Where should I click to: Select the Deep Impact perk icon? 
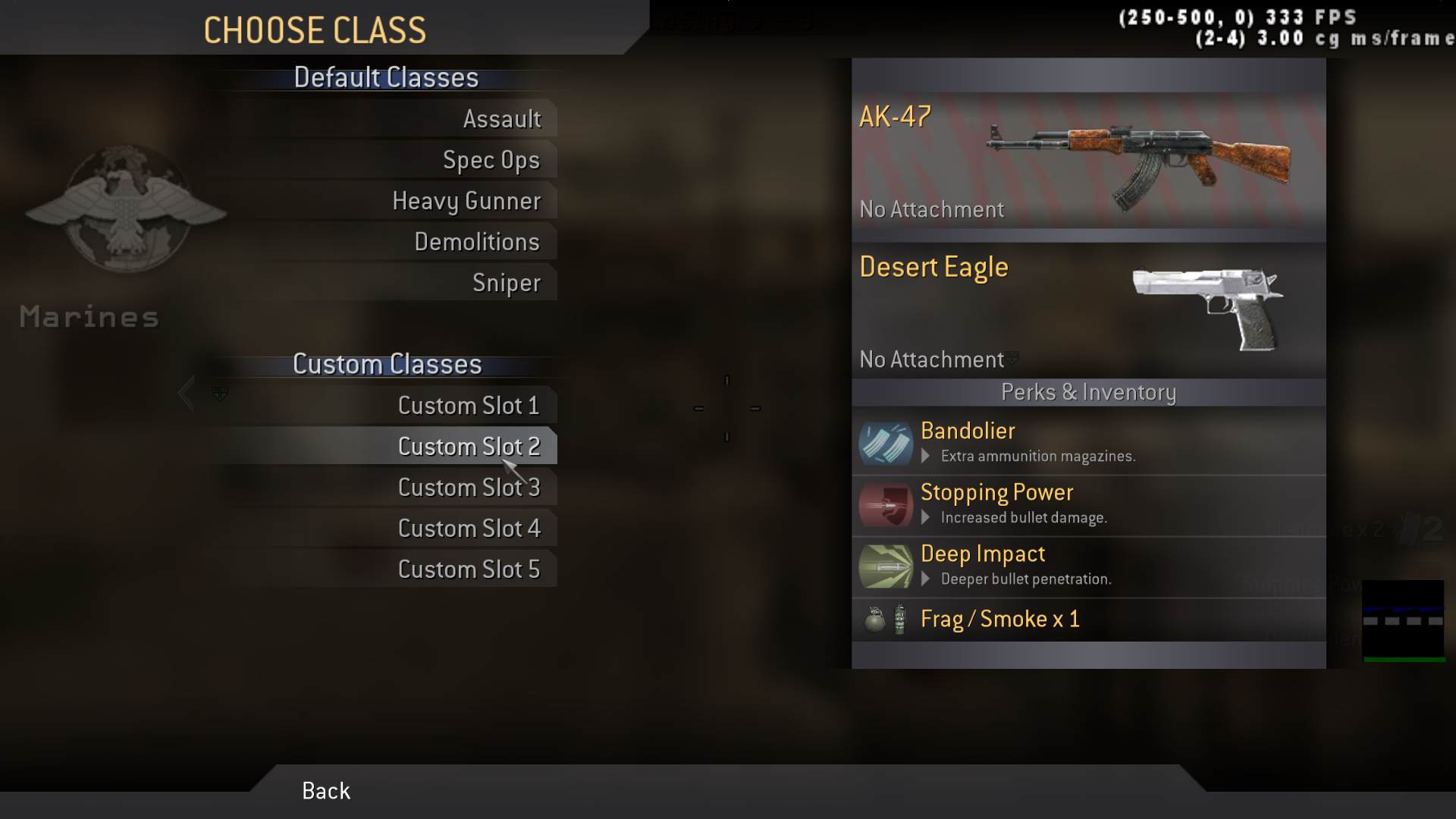pos(886,566)
